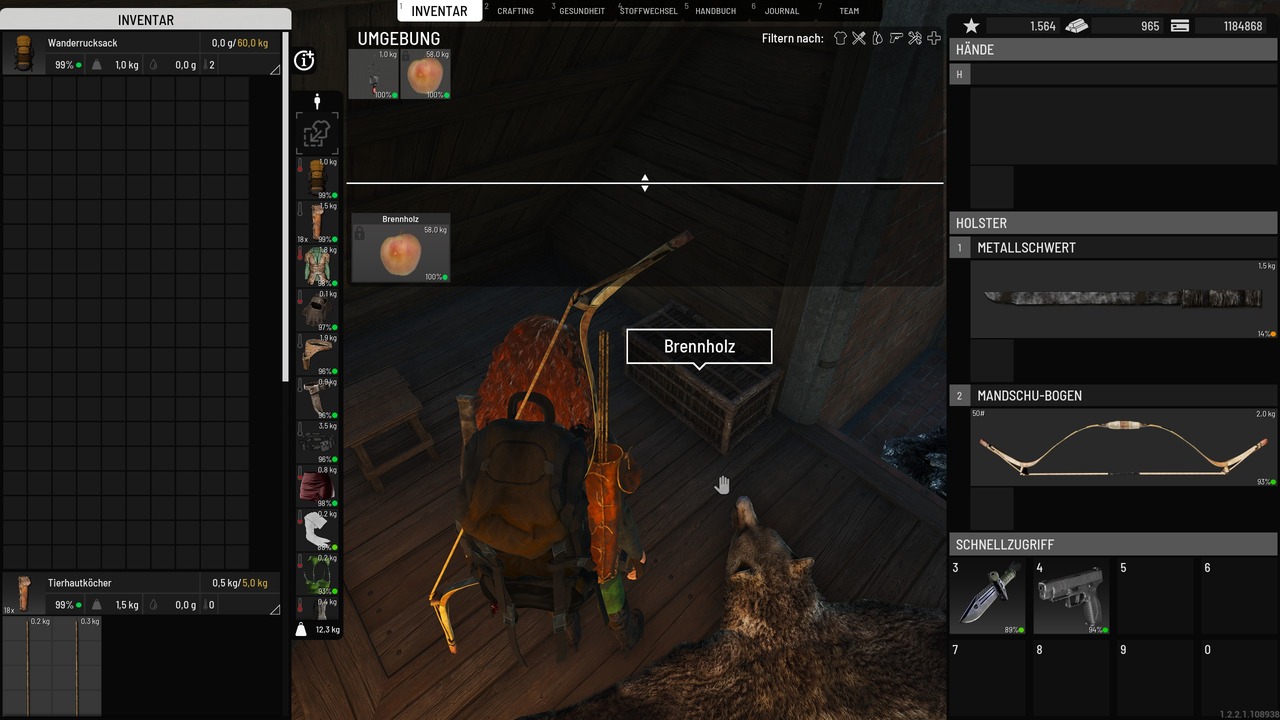Select the Metallschwert in holster slot 1
The width and height of the screenshot is (1280, 720).
pyautogui.click(x=1122, y=298)
